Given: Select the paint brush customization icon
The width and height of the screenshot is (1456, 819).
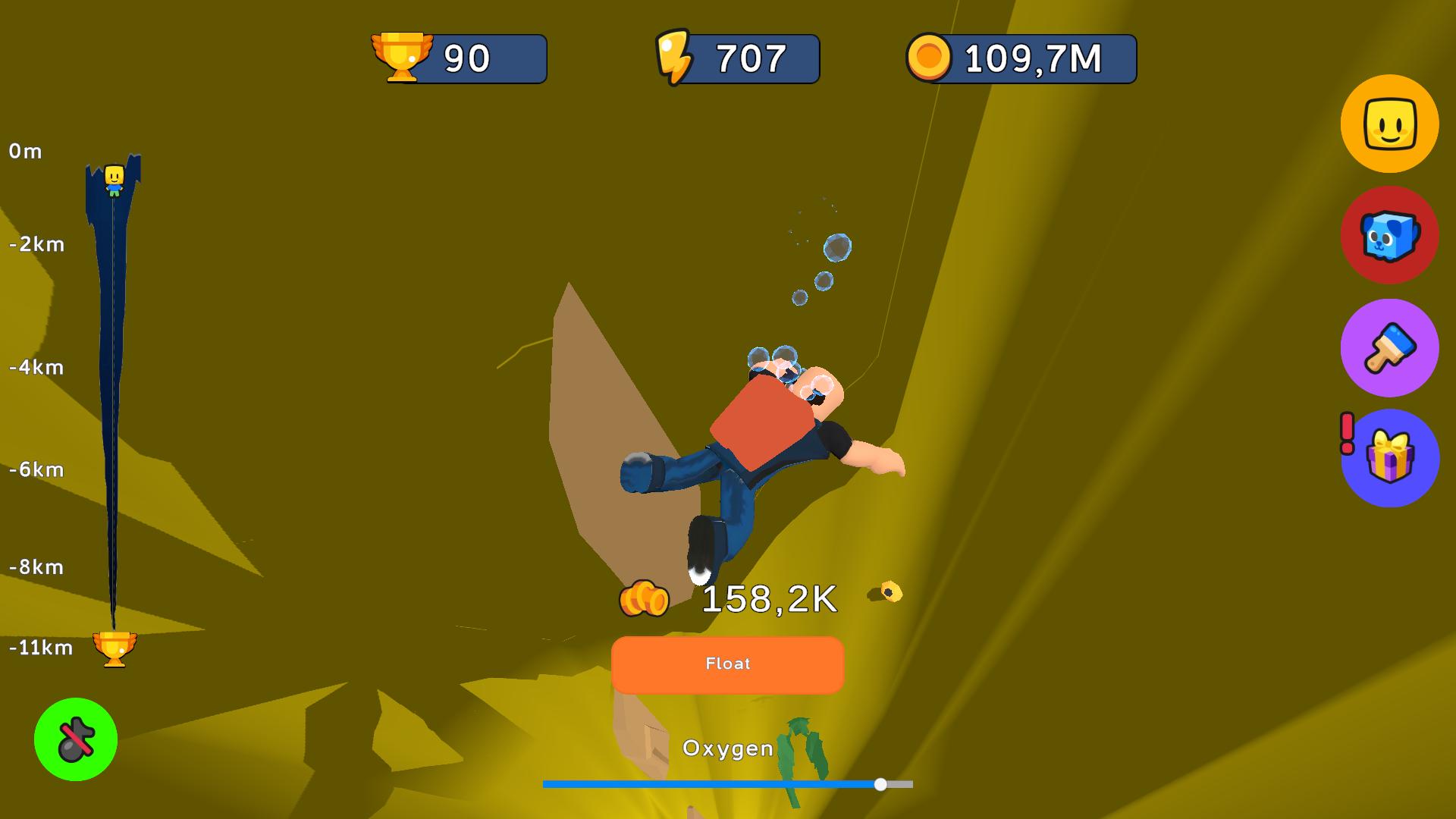Looking at the screenshot, I should tap(1389, 348).
